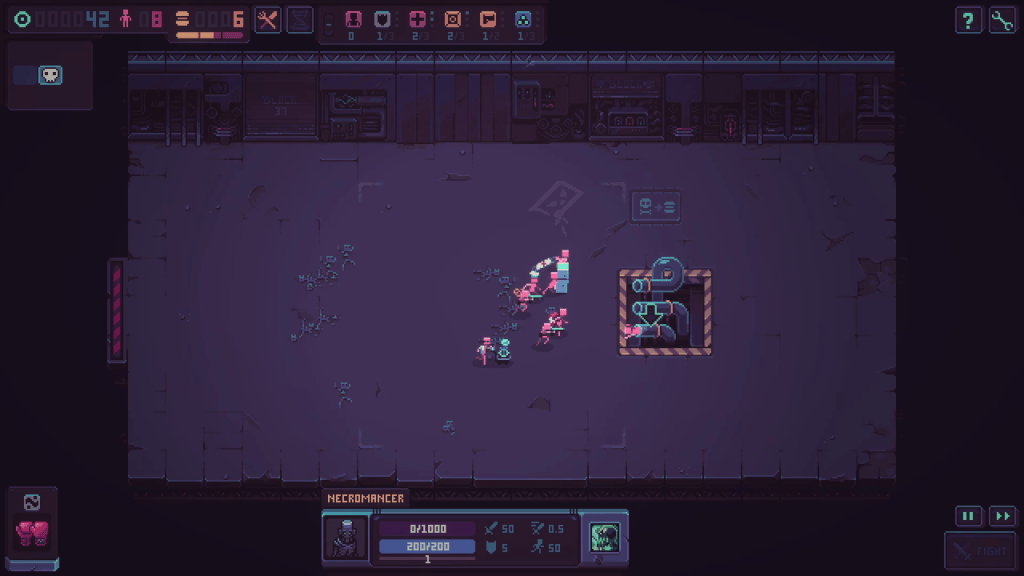Image resolution: width=1024 pixels, height=576 pixels.
Task: Click the dice icon above the gloves
Action: tap(32, 503)
